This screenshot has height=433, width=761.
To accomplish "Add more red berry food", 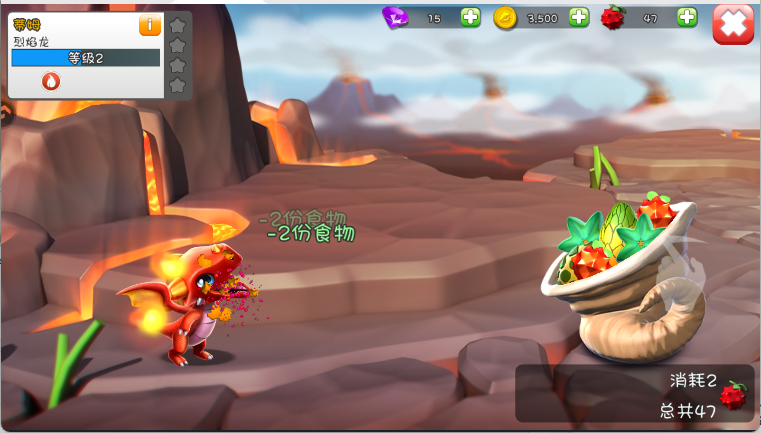I will 687,17.
